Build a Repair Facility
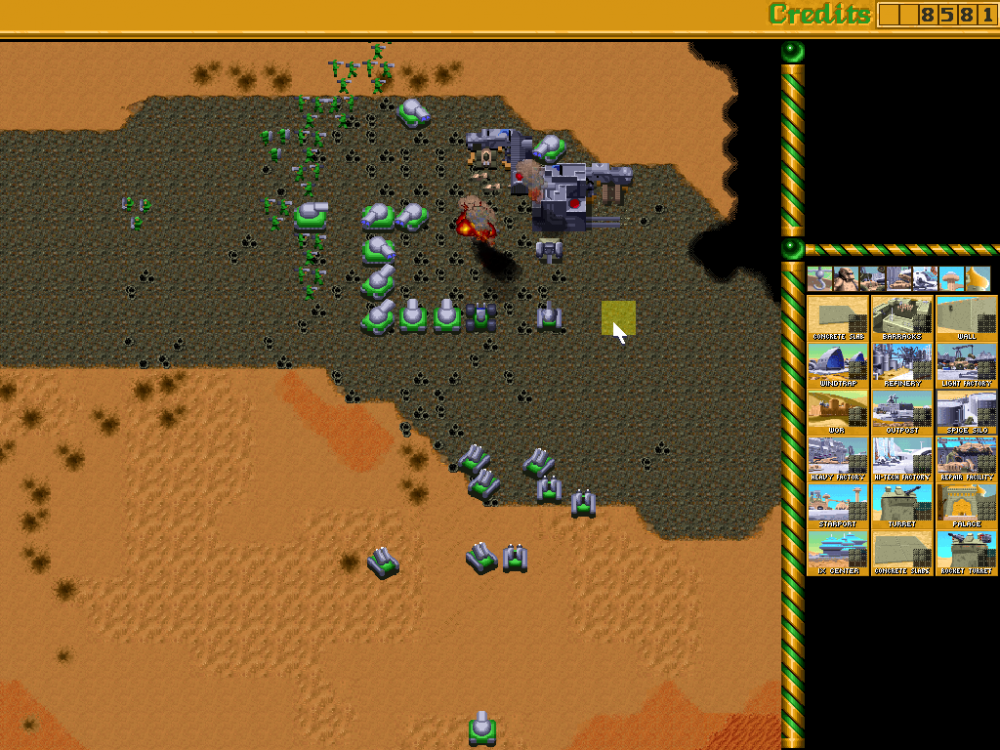 (x=966, y=459)
